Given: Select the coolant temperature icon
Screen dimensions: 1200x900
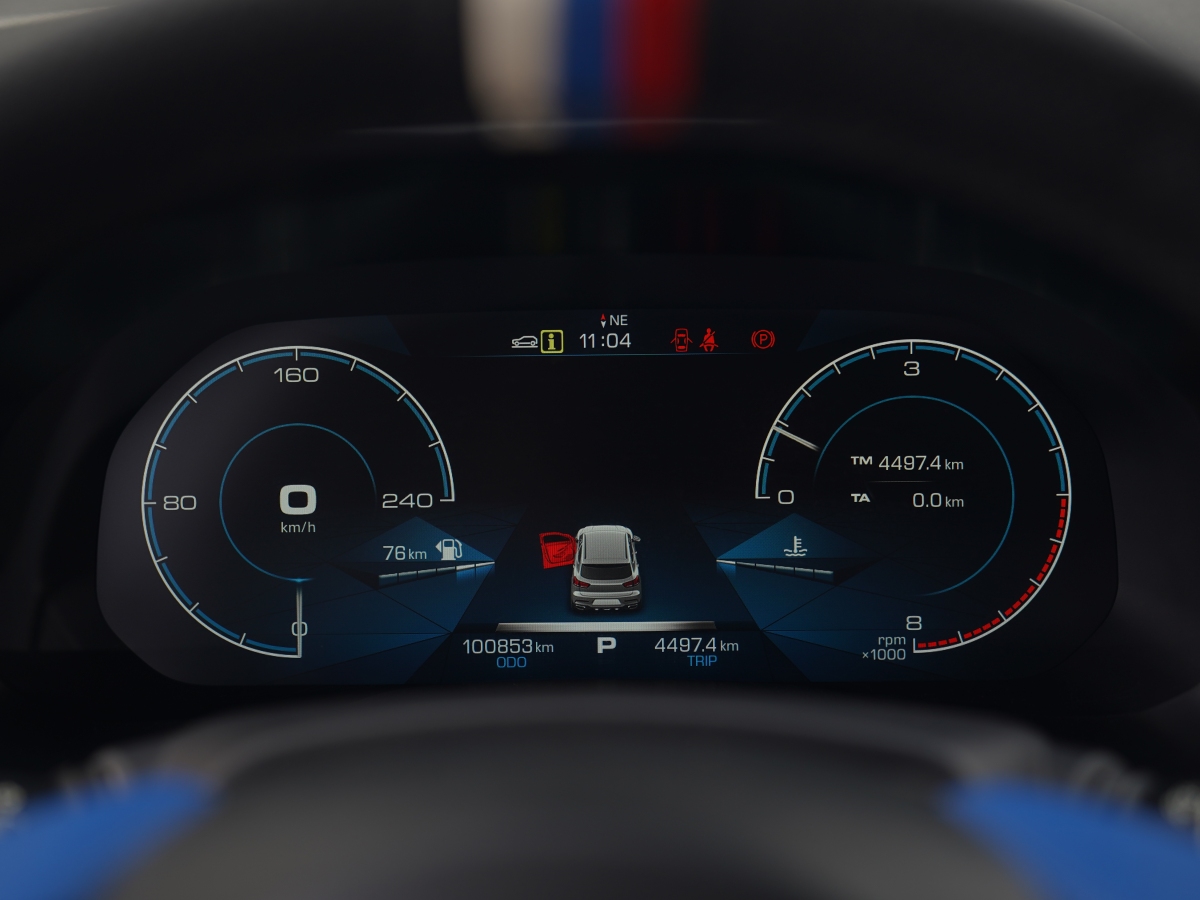Looking at the screenshot, I should coord(795,546).
